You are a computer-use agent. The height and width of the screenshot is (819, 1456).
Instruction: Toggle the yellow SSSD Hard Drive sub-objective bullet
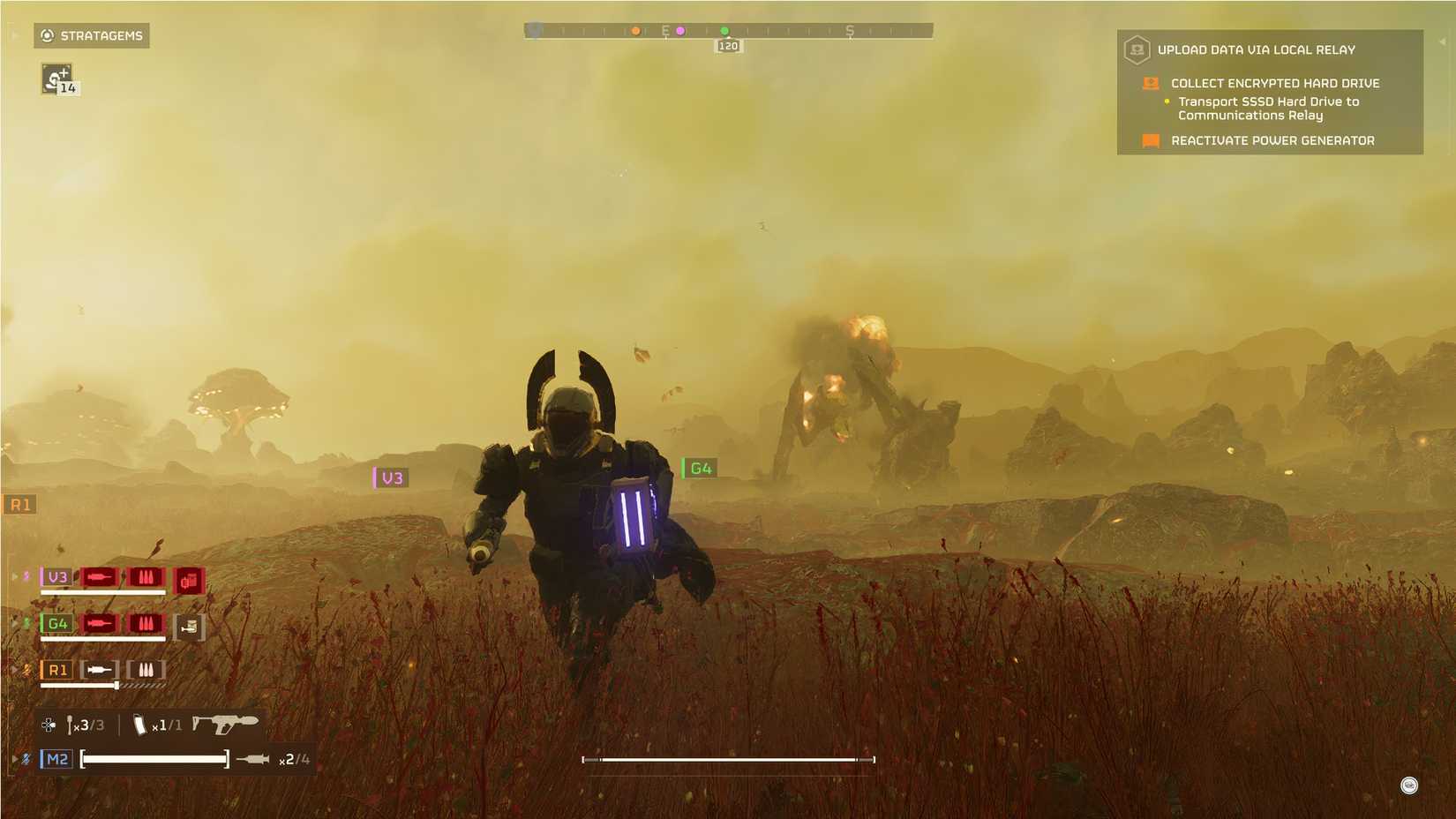pyautogui.click(x=1167, y=101)
